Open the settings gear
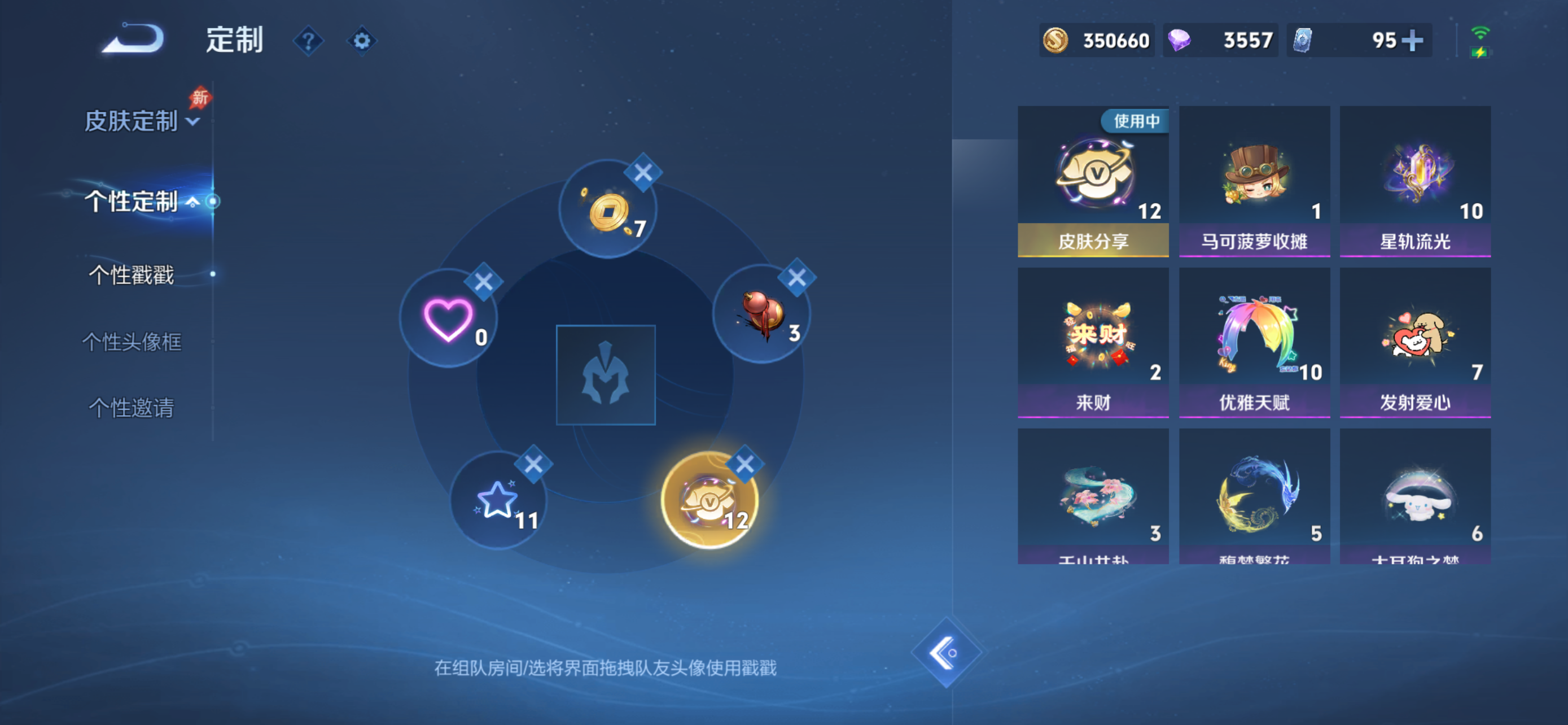 pos(362,40)
